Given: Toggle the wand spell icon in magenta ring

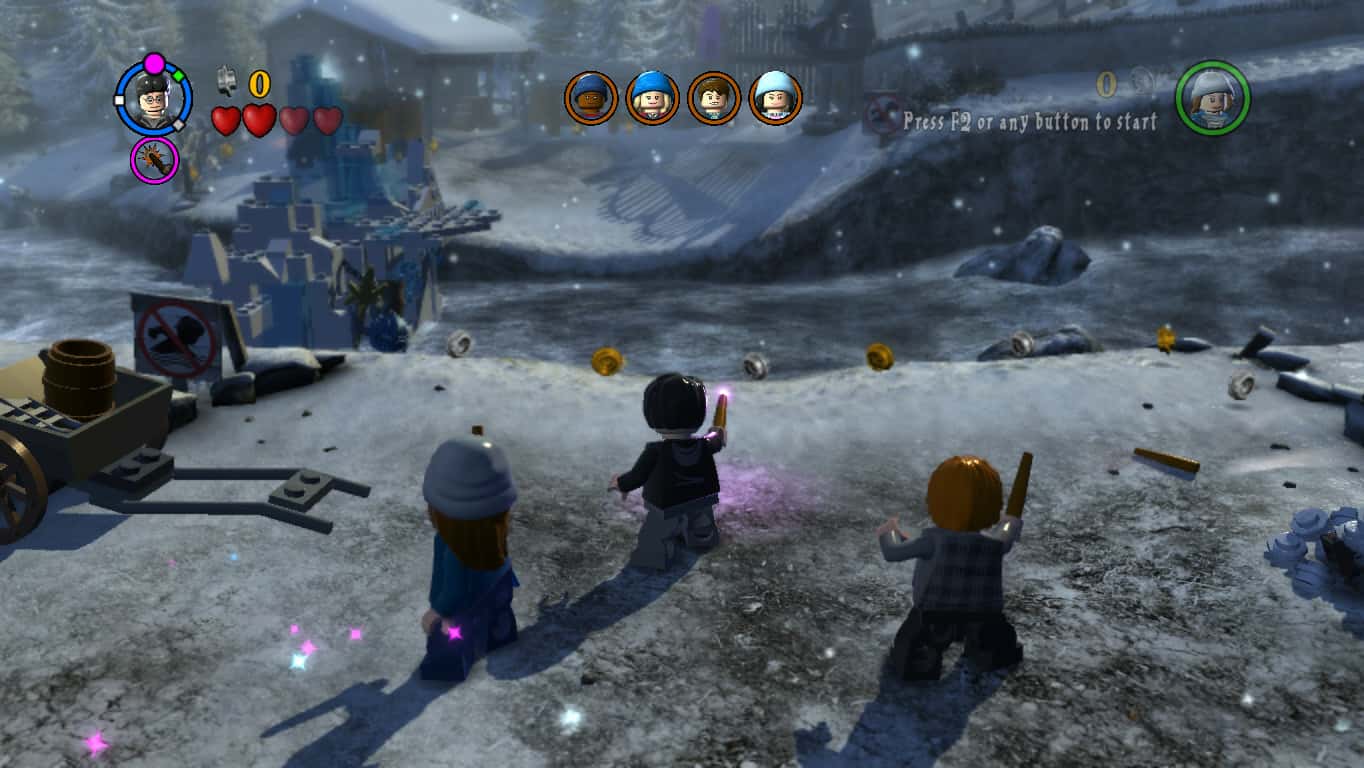Looking at the screenshot, I should 155,159.
